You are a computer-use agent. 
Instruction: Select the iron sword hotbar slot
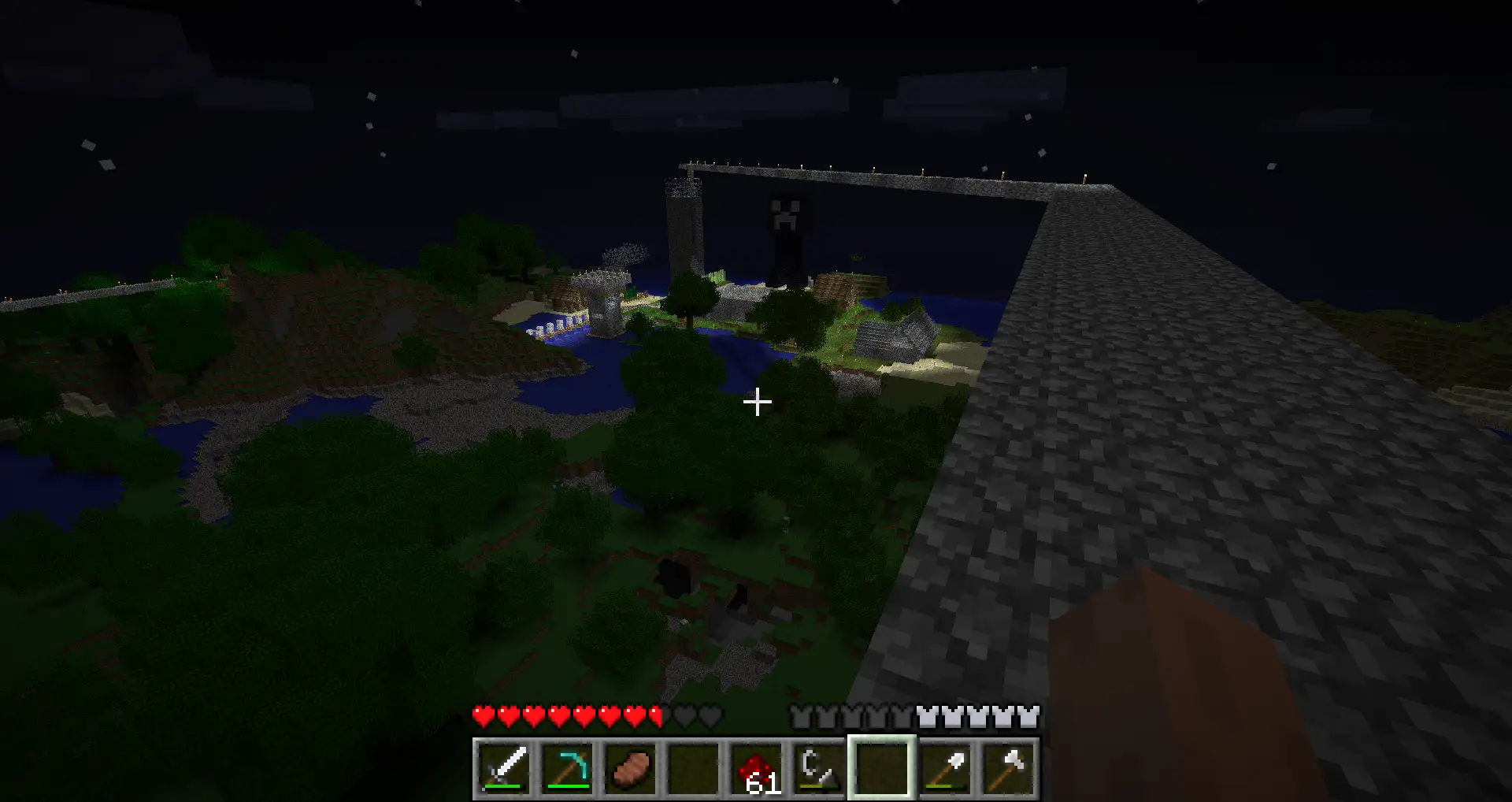click(504, 768)
